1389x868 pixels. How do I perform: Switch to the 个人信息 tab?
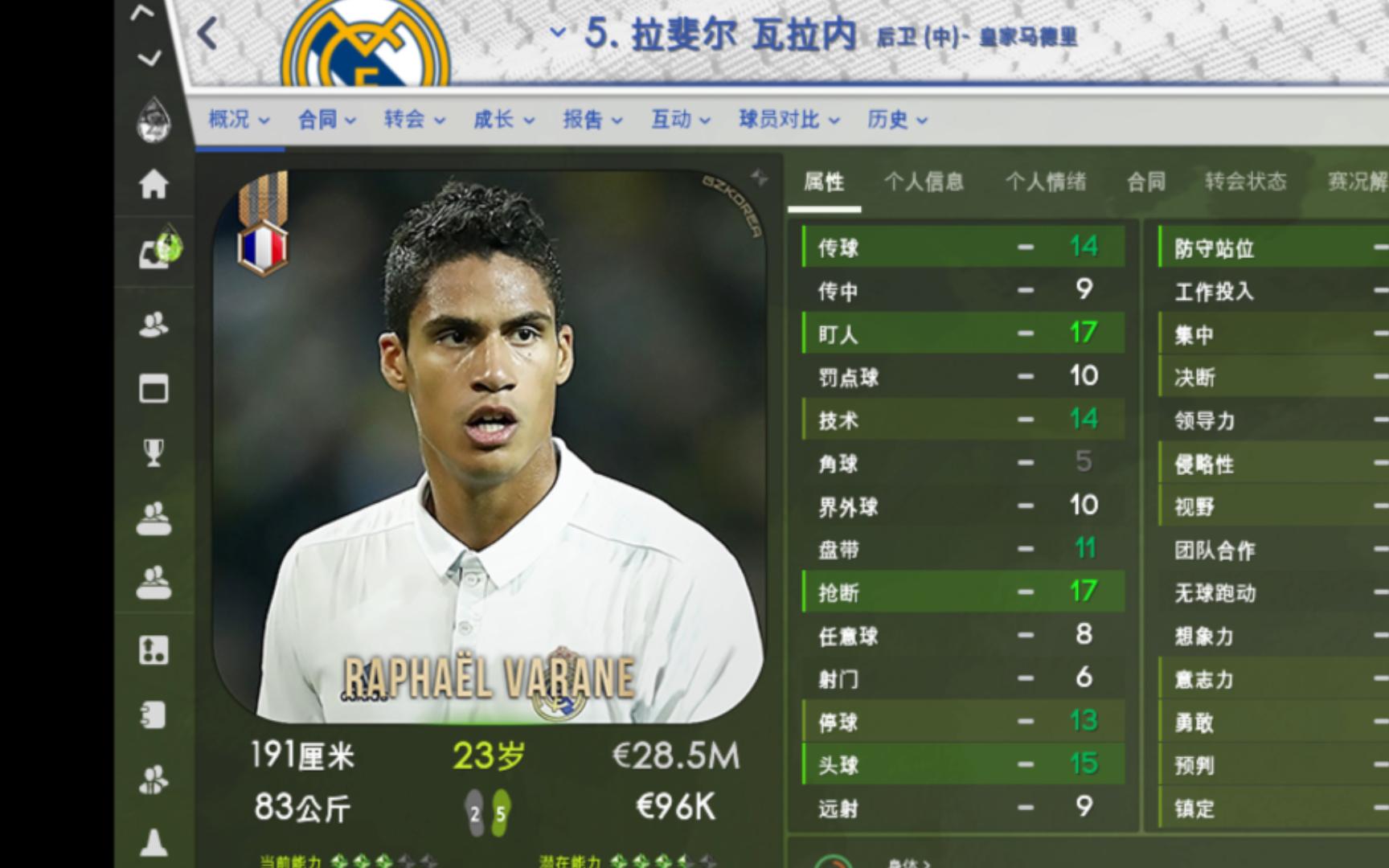click(924, 182)
